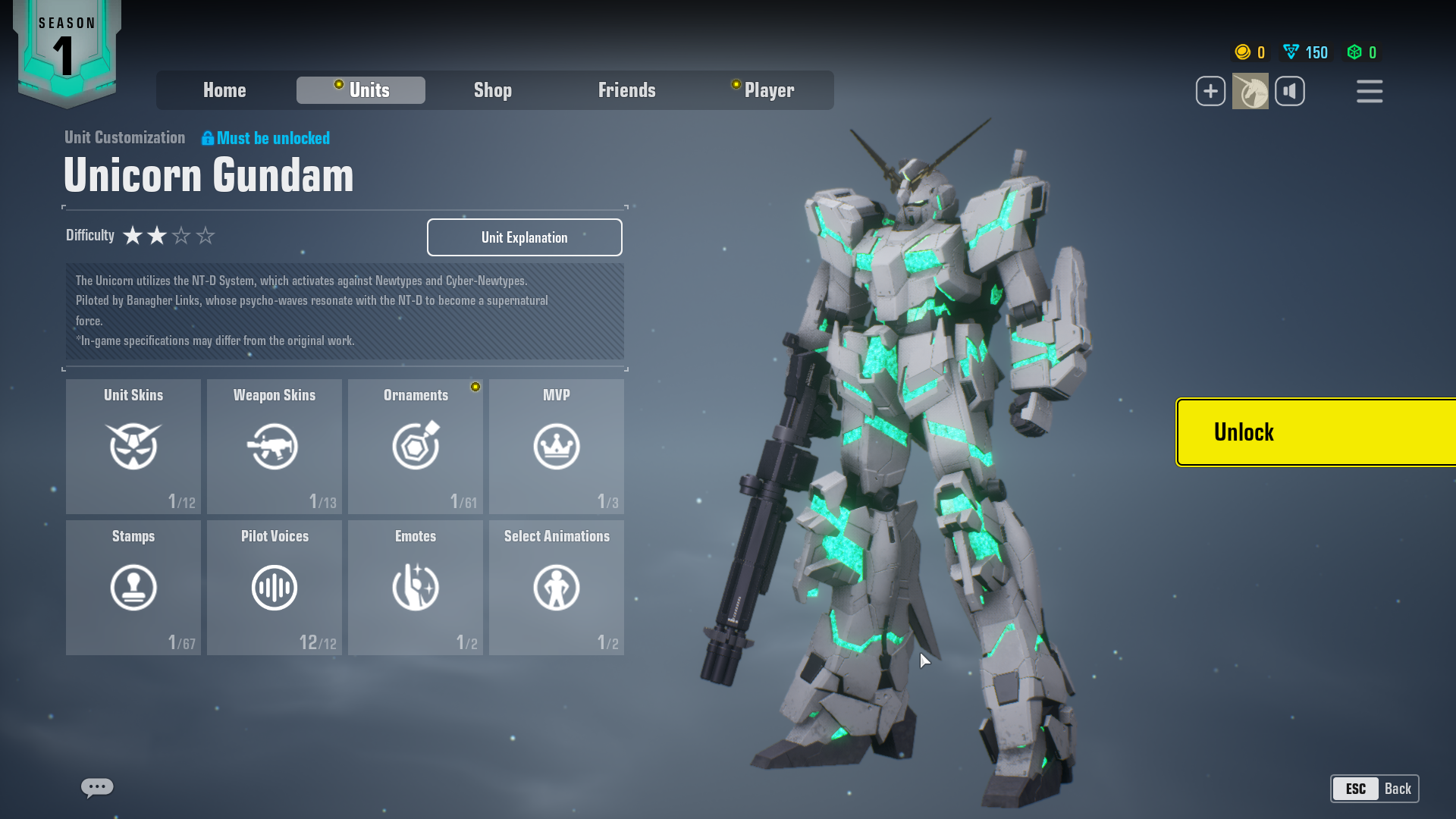Open the Weapon Skins panel
The image size is (1456, 819).
(x=275, y=446)
